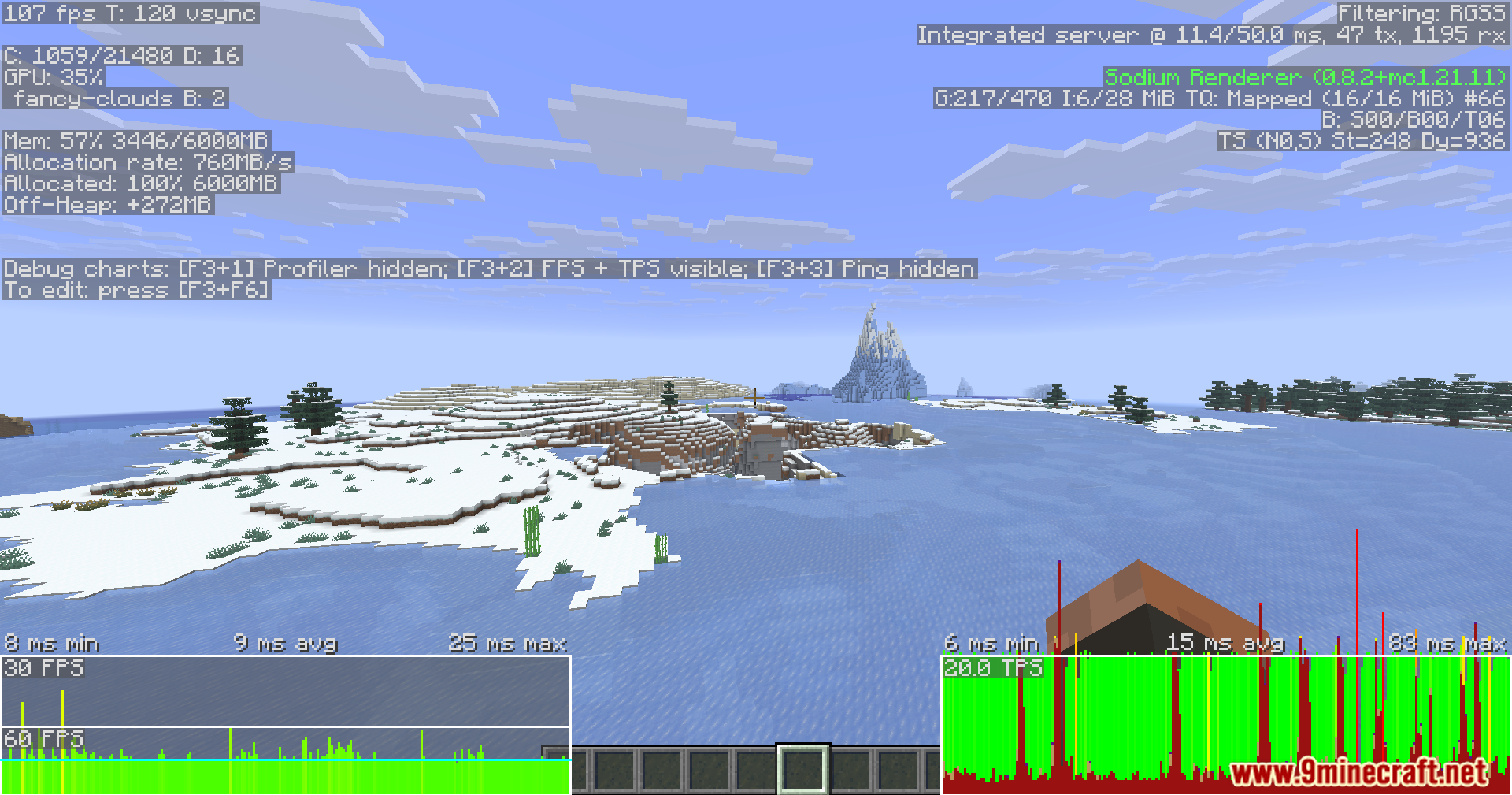Toggle the FPS chart visibility
The width and height of the screenshot is (1512, 795).
point(559,269)
